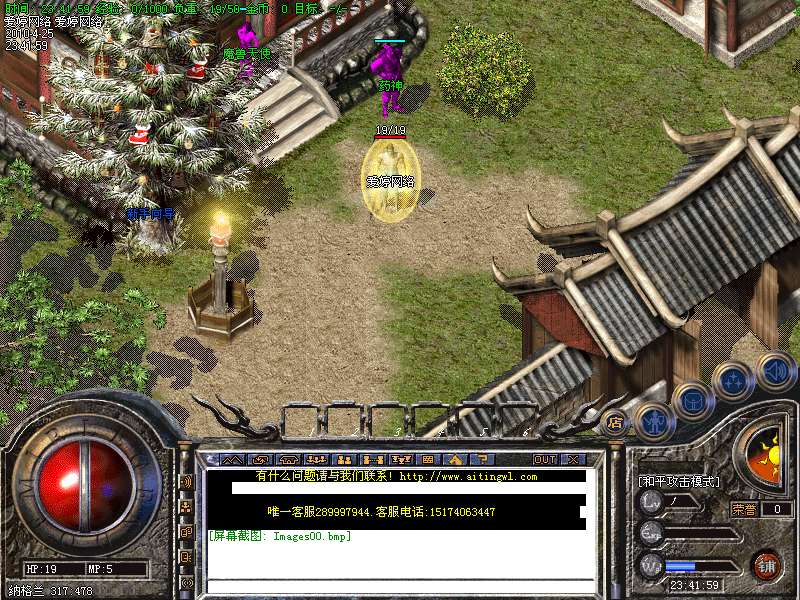Click the OUT logout button
This screenshot has height=600, width=800.
[544, 459]
